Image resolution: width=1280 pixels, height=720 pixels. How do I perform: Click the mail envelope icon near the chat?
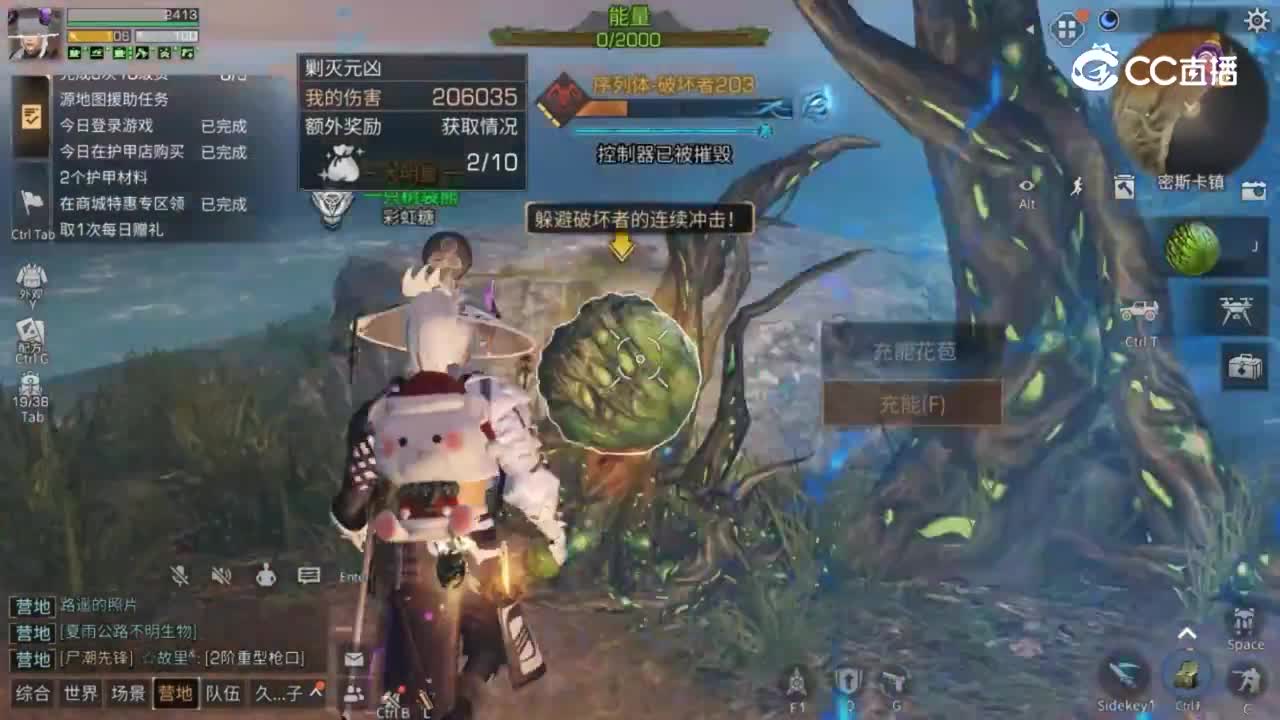tap(352, 660)
